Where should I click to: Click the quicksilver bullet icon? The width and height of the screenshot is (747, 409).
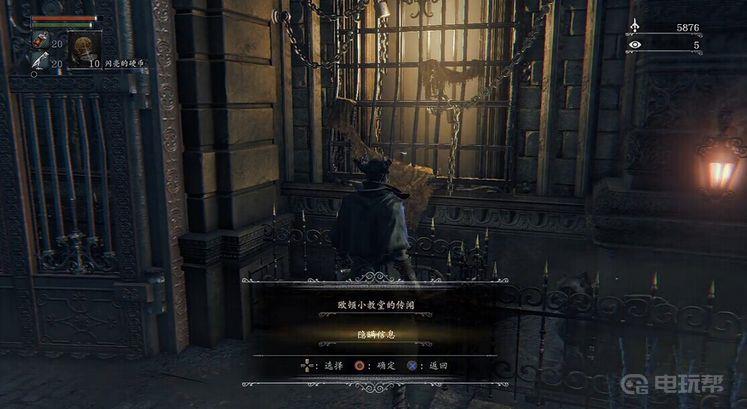40,62
